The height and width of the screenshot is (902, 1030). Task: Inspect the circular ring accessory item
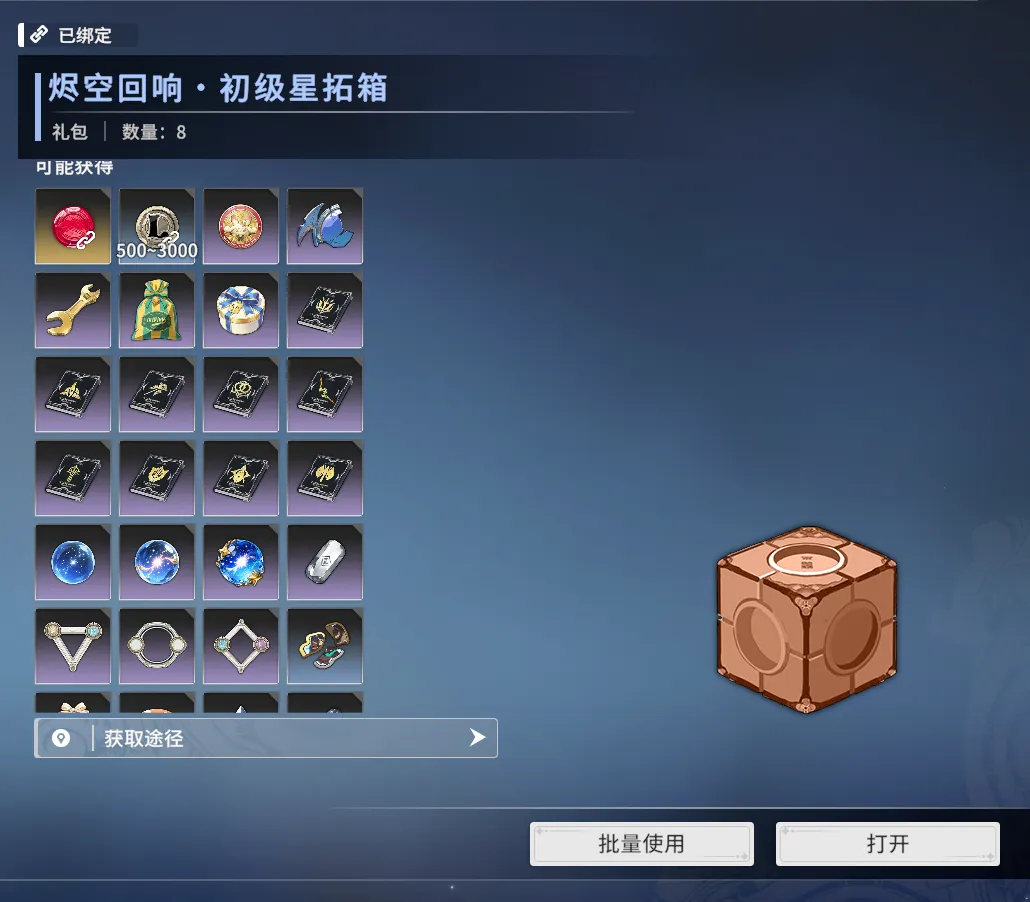pyautogui.click(x=157, y=646)
